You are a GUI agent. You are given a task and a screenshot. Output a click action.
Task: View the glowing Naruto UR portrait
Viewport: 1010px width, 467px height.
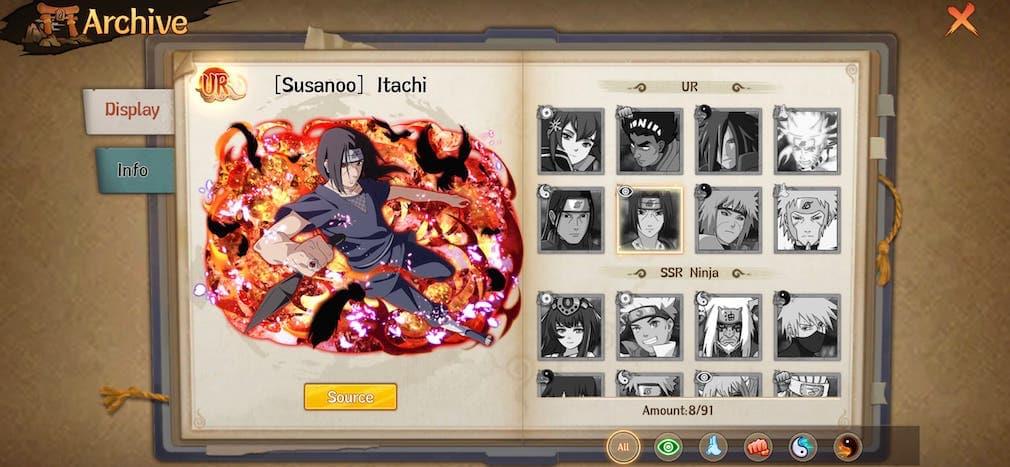807,140
